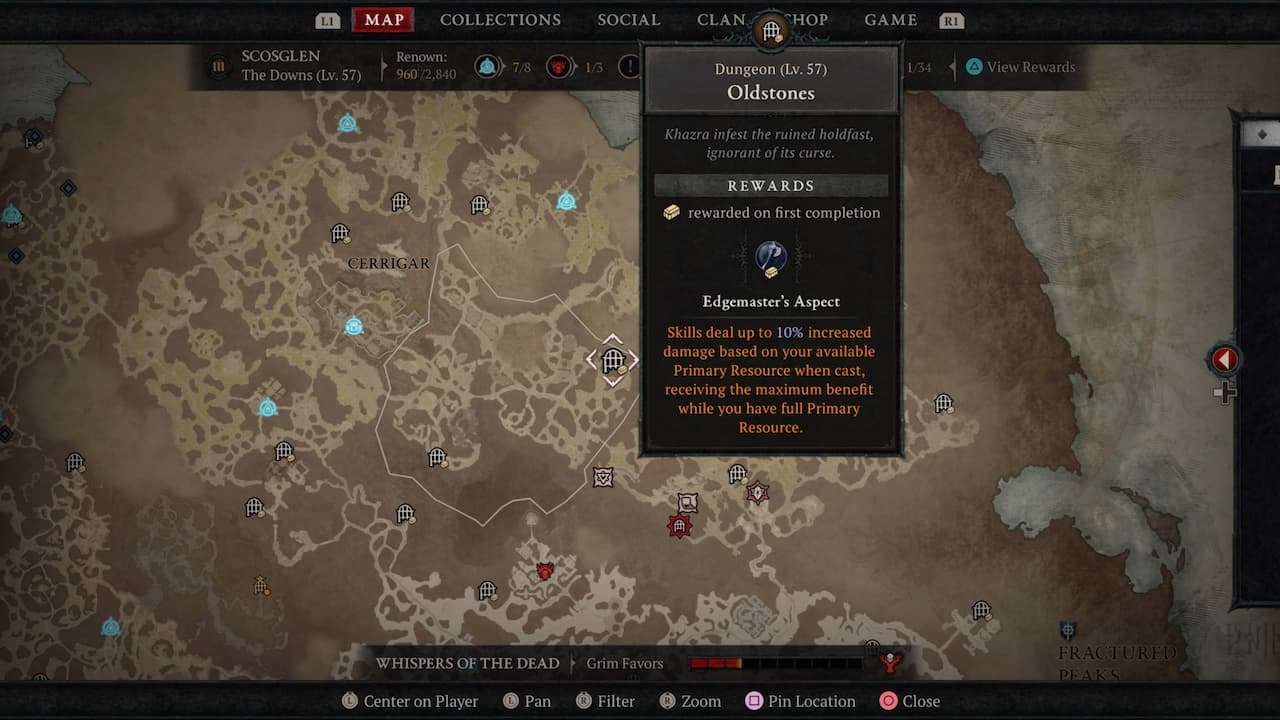Click the Whispers of the Dead trophy icon
Image resolution: width=1280 pixels, height=720 pixels.
pos(888,662)
